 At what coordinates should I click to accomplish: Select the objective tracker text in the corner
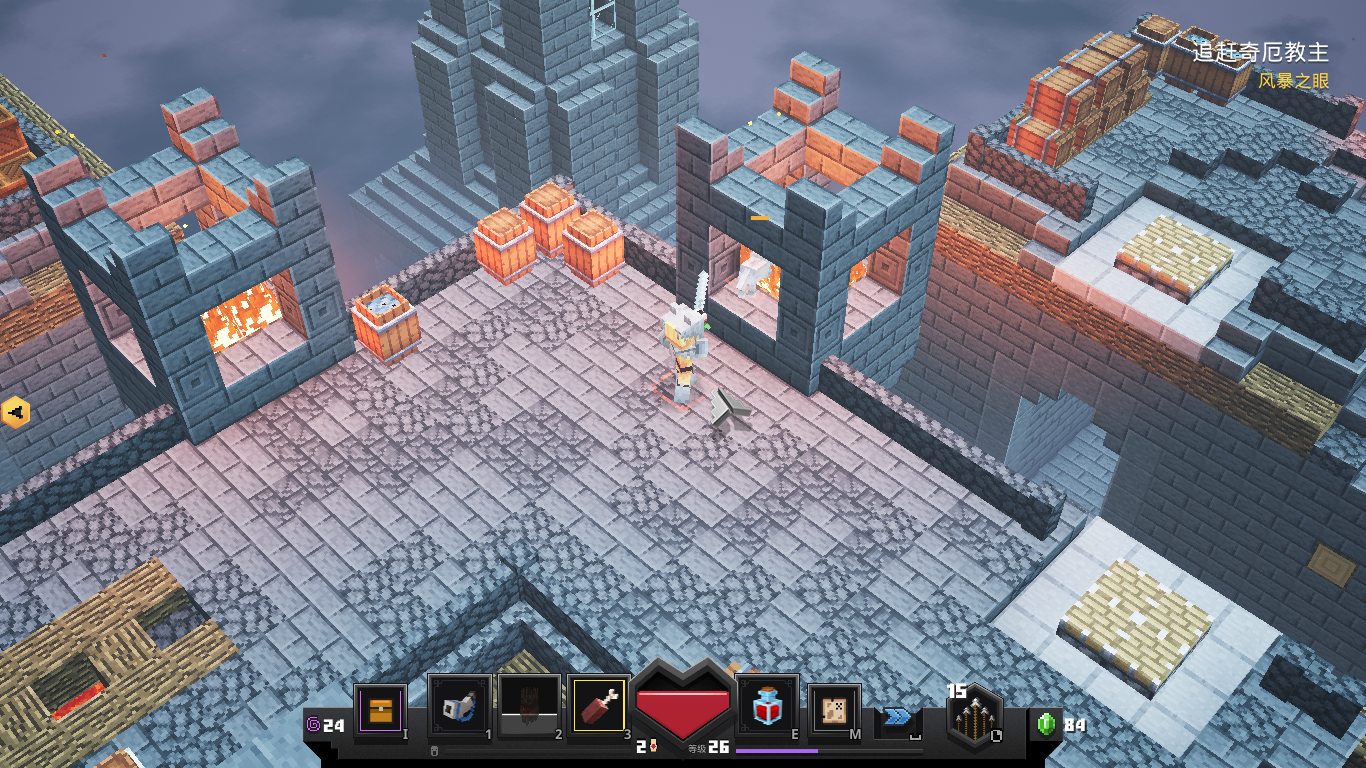(x=1260, y=51)
